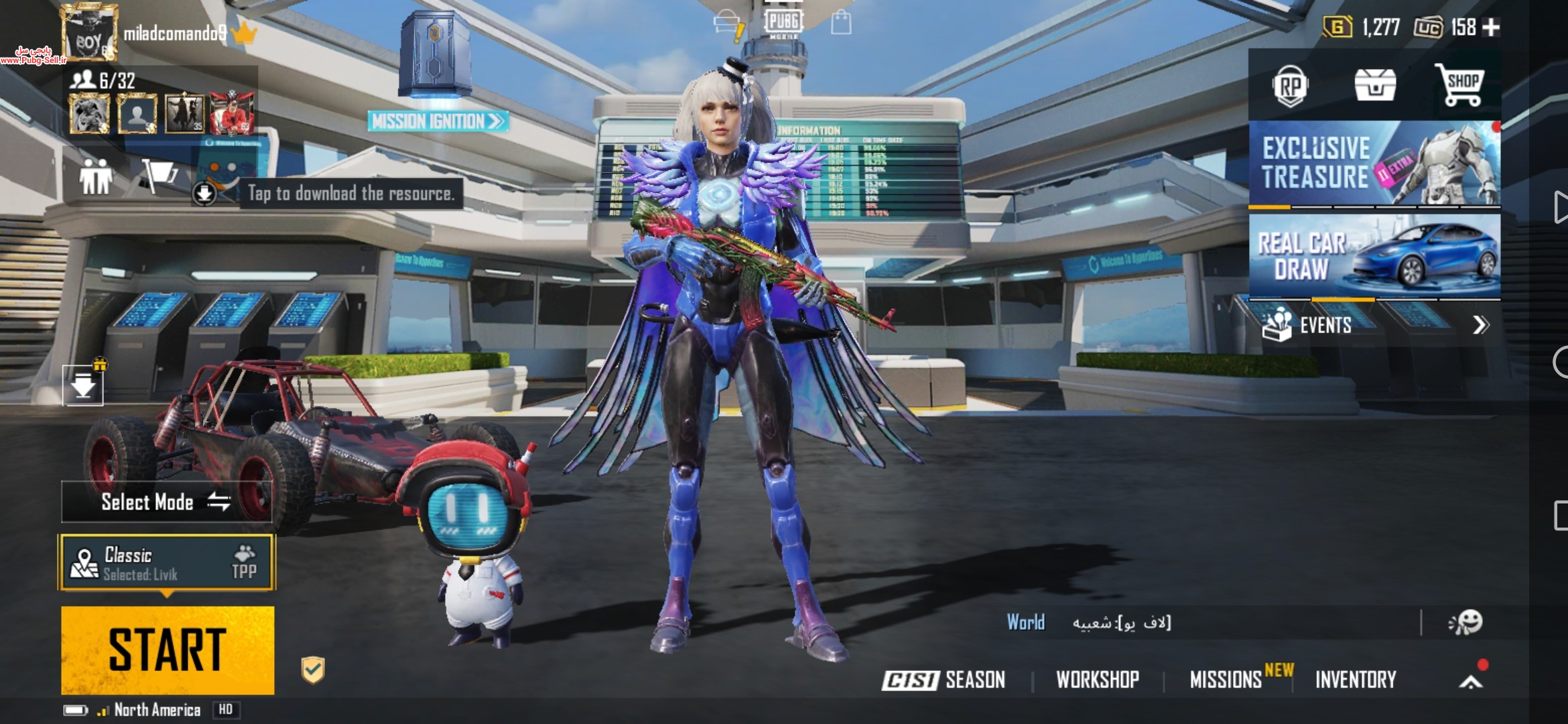Add UC with the plus button
The width and height of the screenshot is (1568, 724).
(x=1492, y=27)
